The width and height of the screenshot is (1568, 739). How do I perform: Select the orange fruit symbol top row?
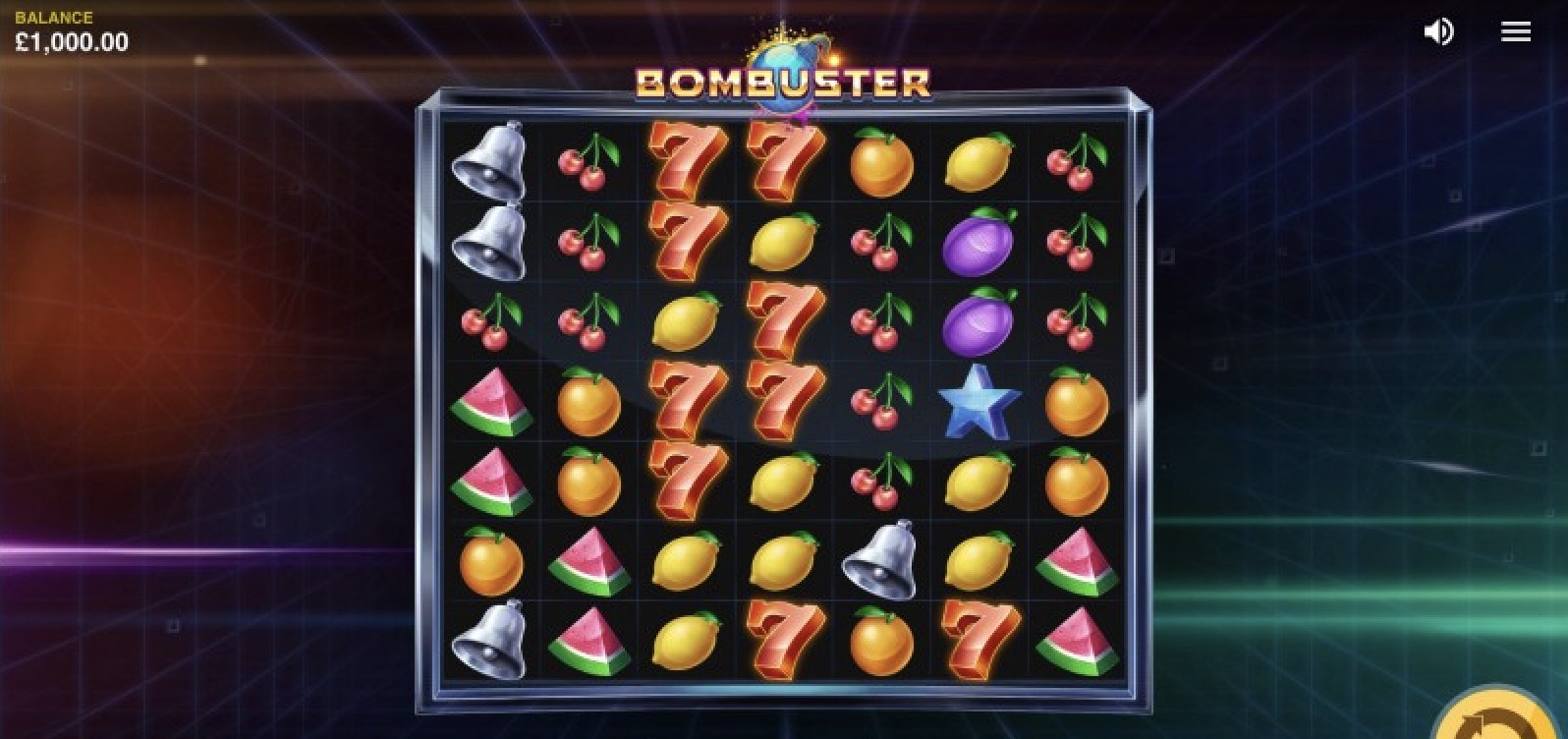coord(879,165)
